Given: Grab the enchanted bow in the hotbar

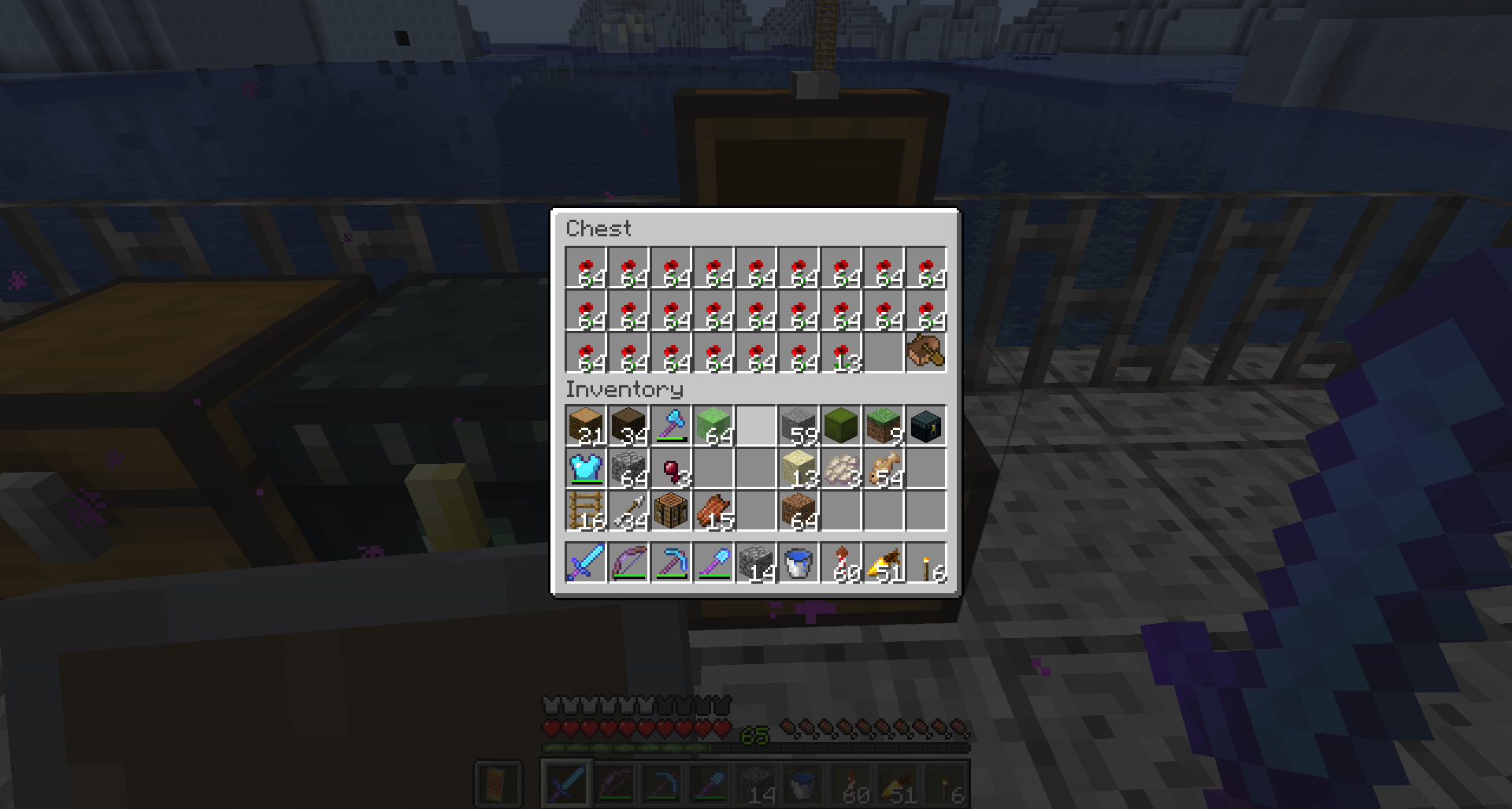Looking at the screenshot, I should tap(628, 563).
